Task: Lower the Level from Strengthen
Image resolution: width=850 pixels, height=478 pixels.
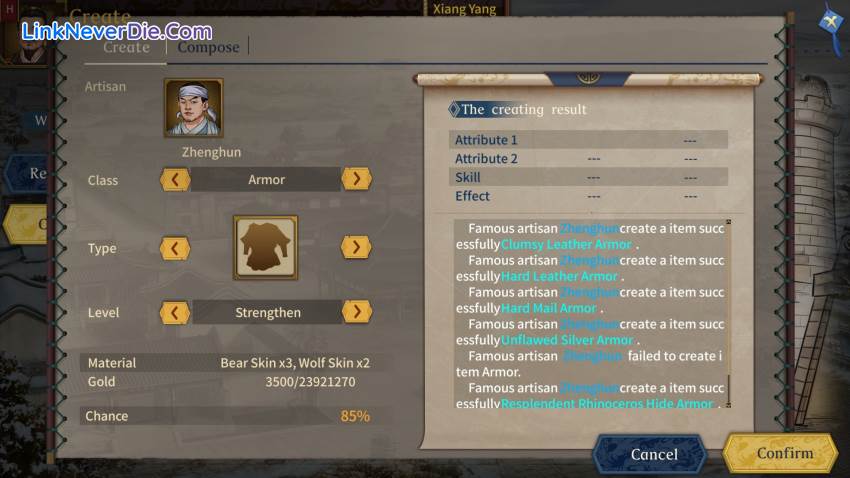Action: [175, 312]
